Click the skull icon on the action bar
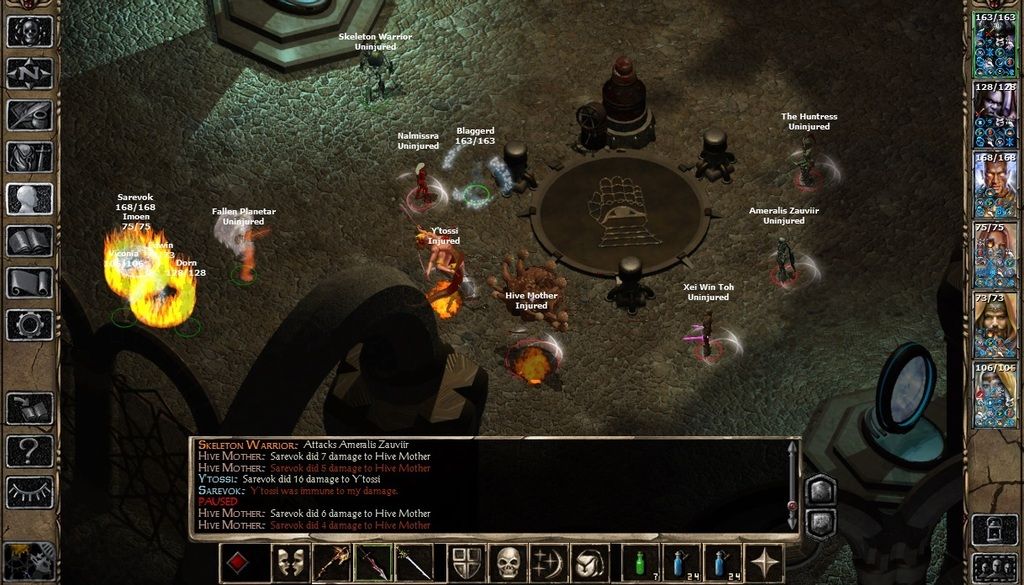Screen dimensions: 1024x585 coord(509,563)
